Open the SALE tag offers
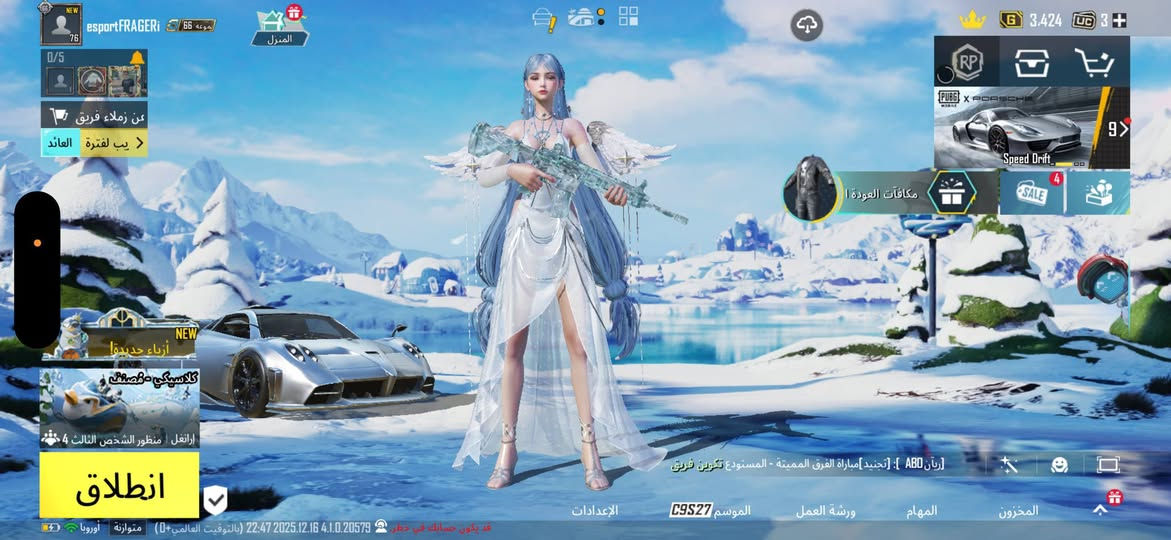 point(1031,192)
